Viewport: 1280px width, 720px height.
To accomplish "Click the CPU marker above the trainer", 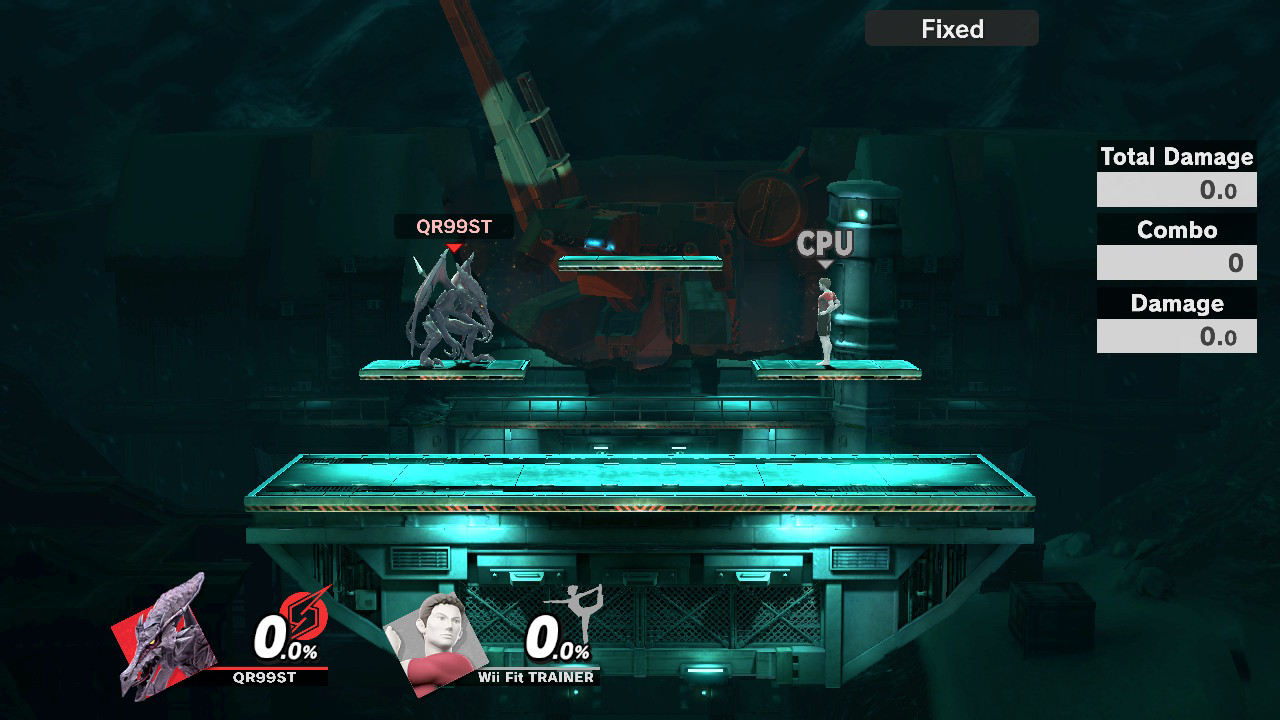I will tap(825, 243).
